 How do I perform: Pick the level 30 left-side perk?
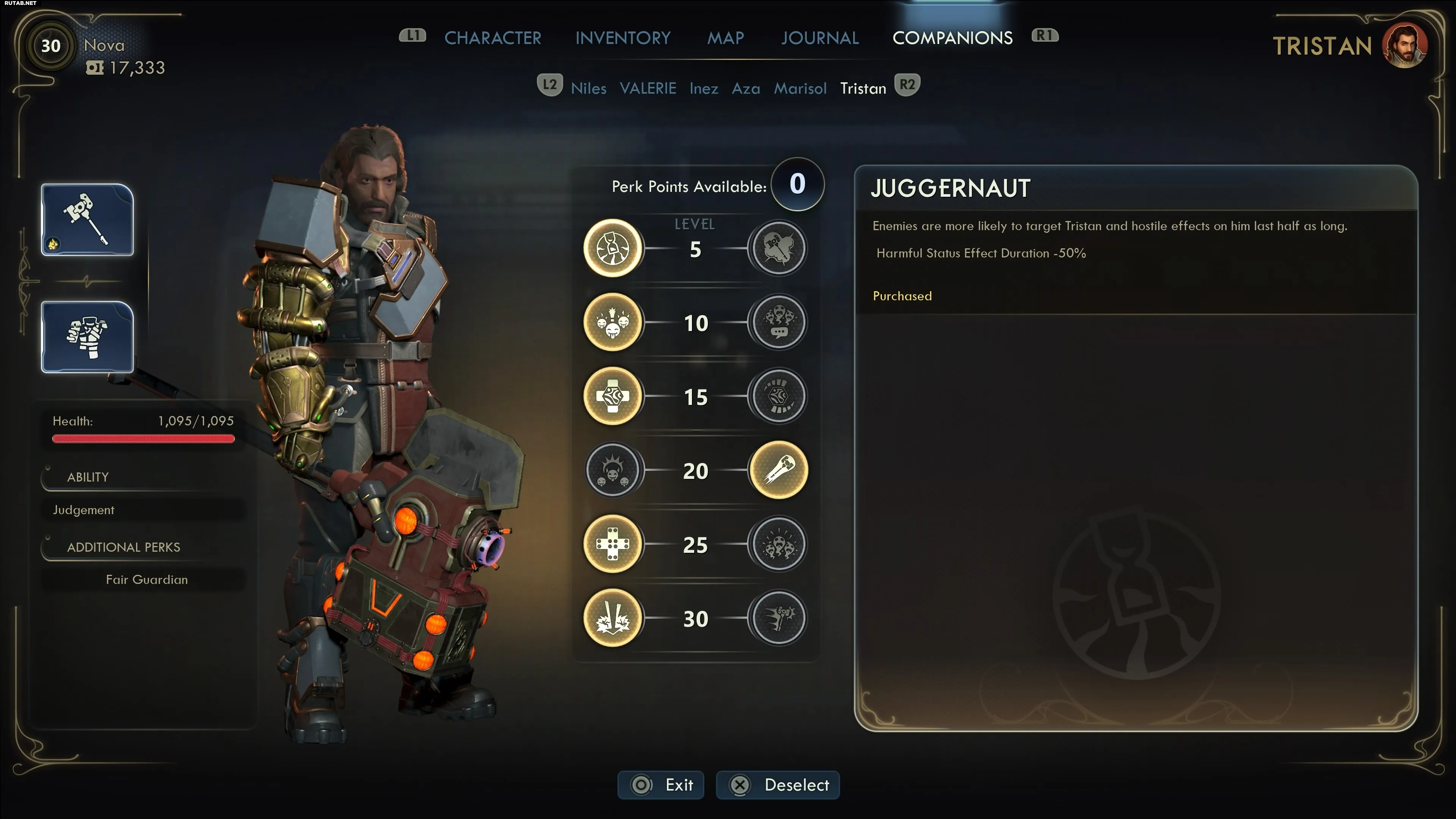[x=613, y=618]
